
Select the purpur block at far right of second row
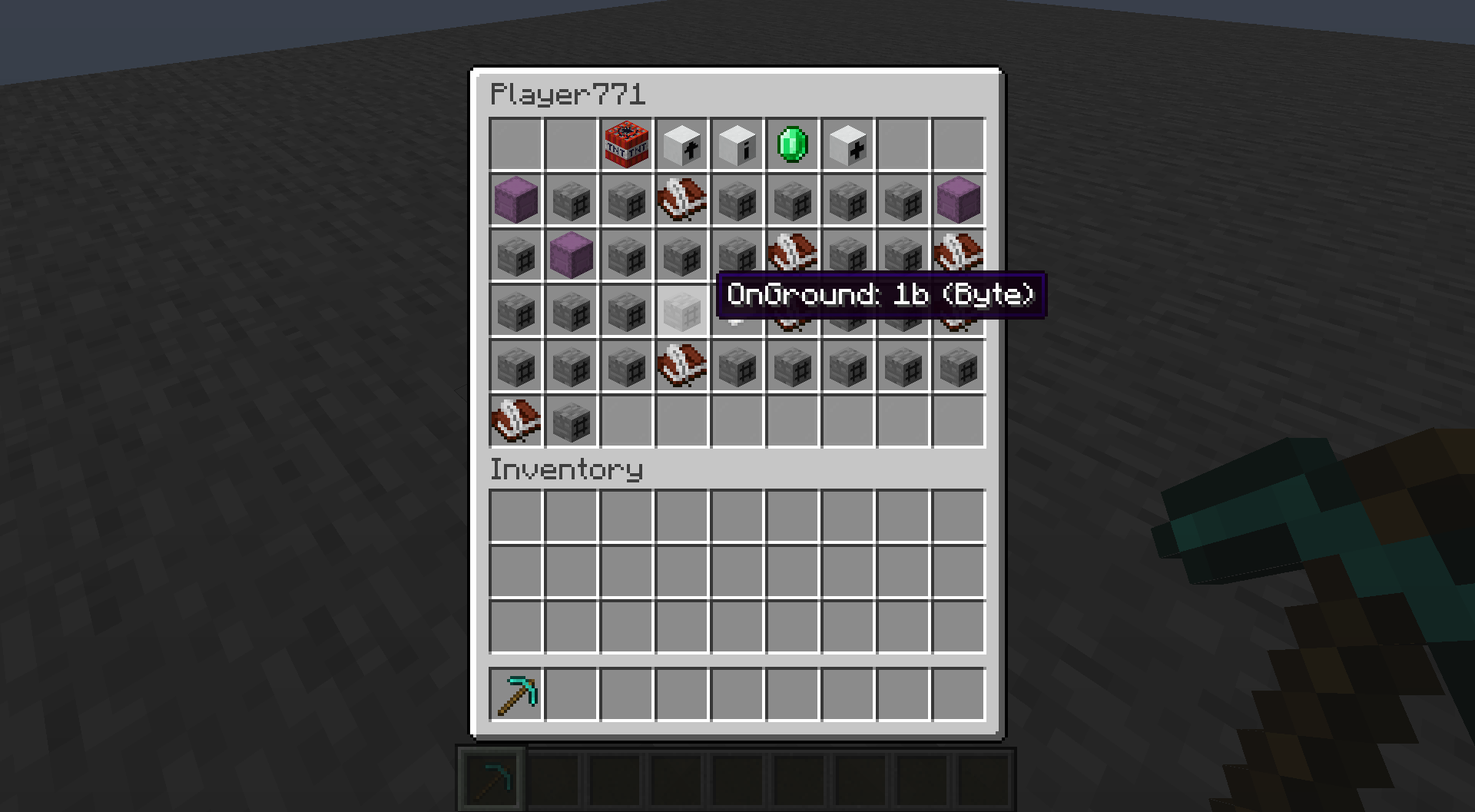[x=958, y=201]
